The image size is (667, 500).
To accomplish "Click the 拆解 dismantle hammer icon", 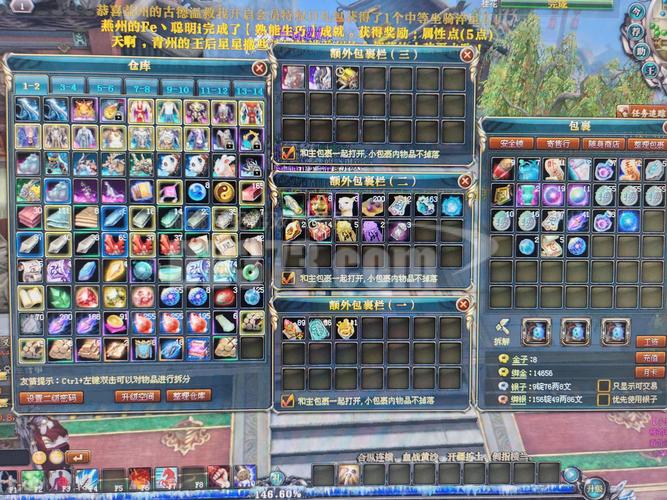I will 501,328.
